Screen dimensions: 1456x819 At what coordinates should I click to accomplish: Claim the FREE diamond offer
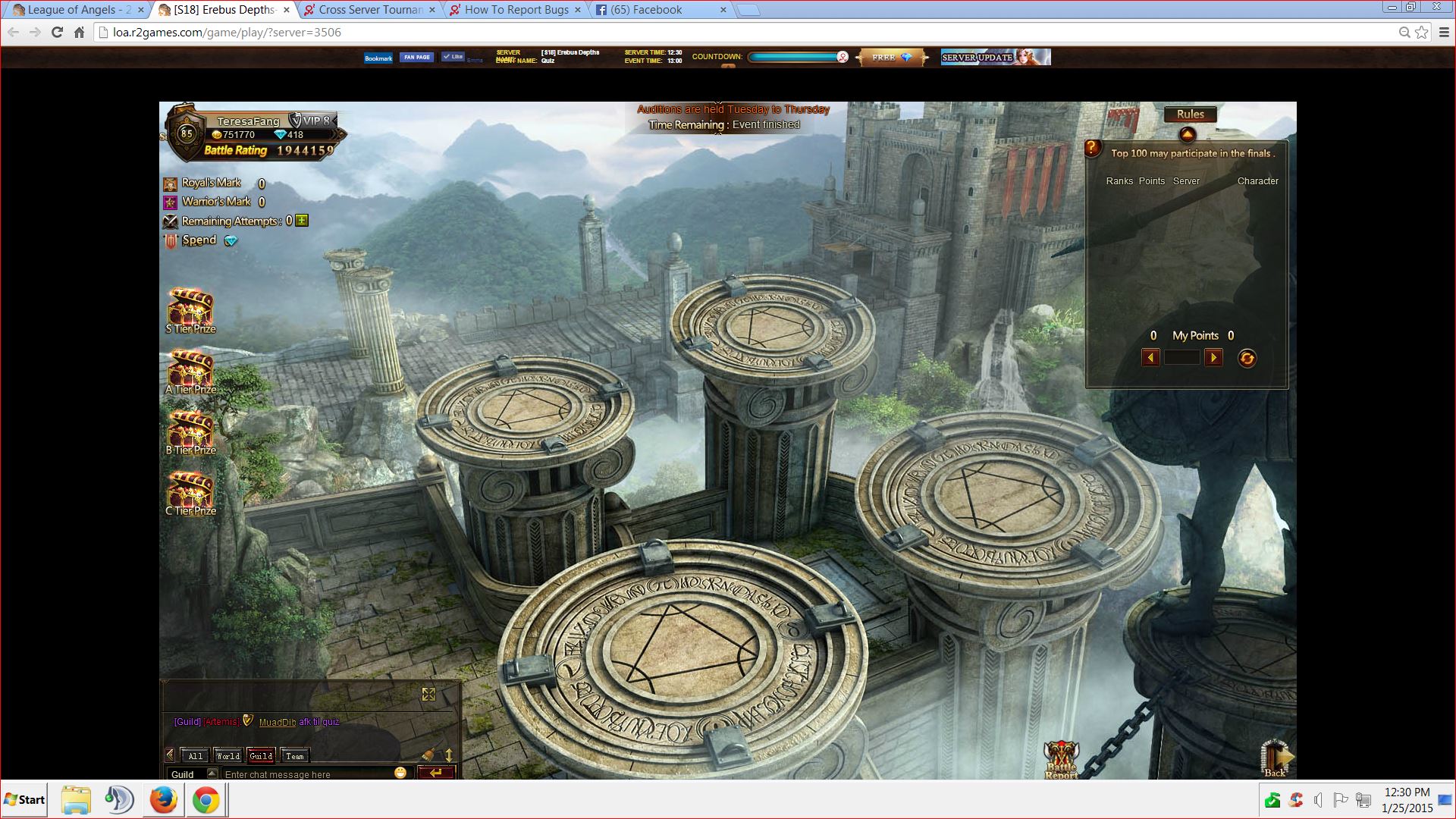pyautogui.click(x=892, y=58)
